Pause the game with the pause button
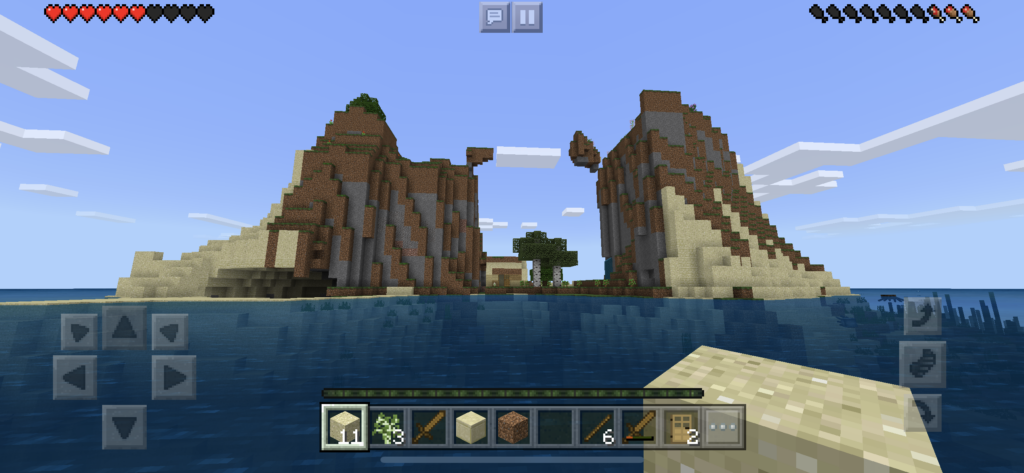The height and width of the screenshot is (473, 1024). pos(527,16)
